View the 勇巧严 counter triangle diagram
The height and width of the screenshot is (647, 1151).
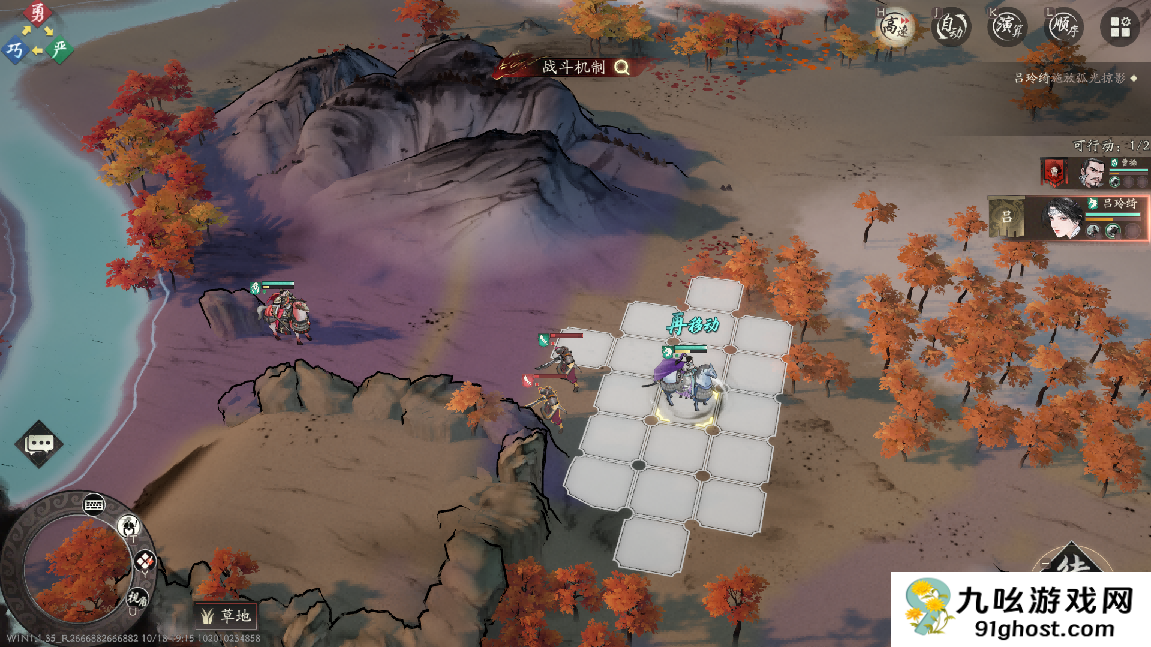[37, 34]
